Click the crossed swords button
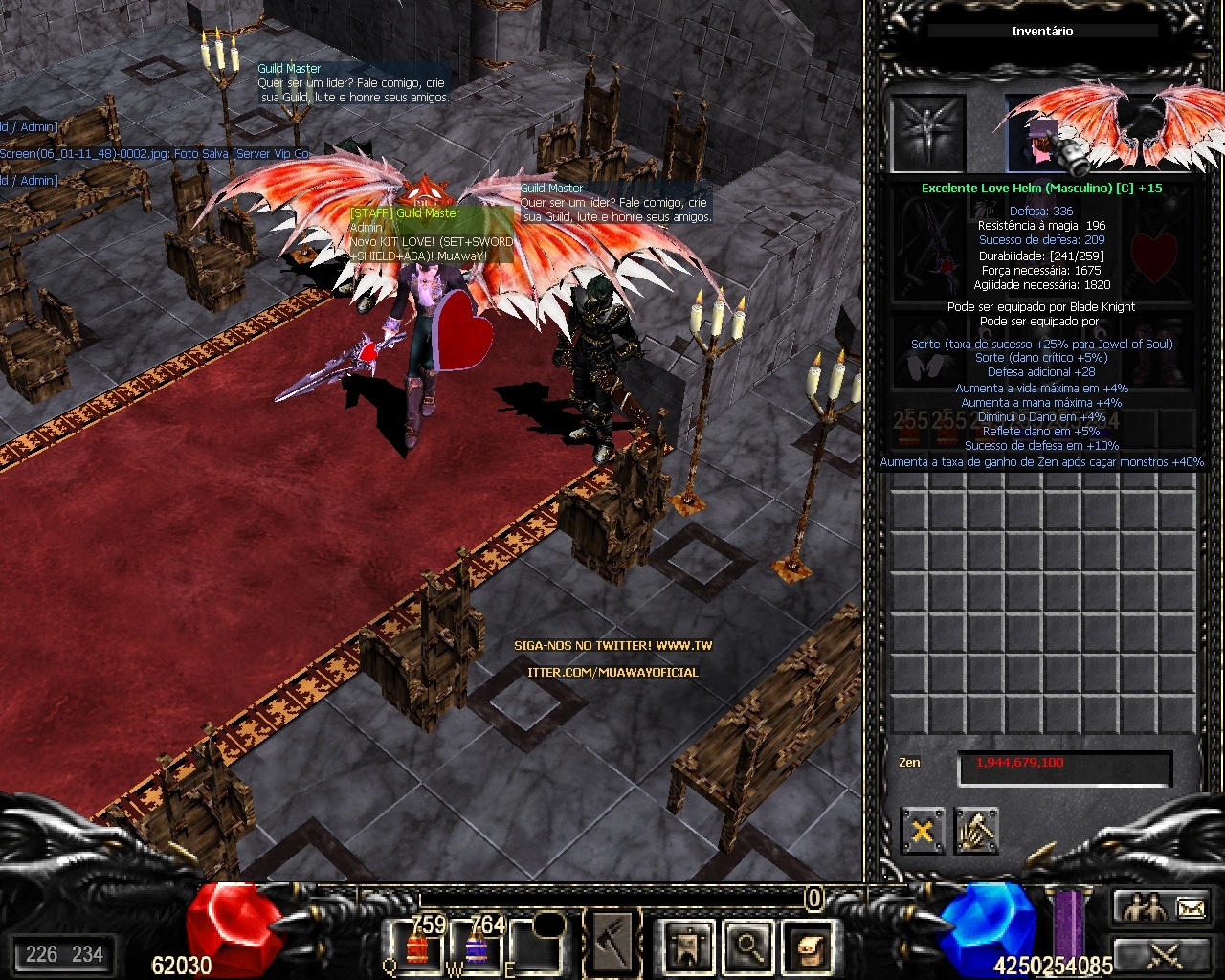The width and height of the screenshot is (1225, 980). (x=1165, y=953)
